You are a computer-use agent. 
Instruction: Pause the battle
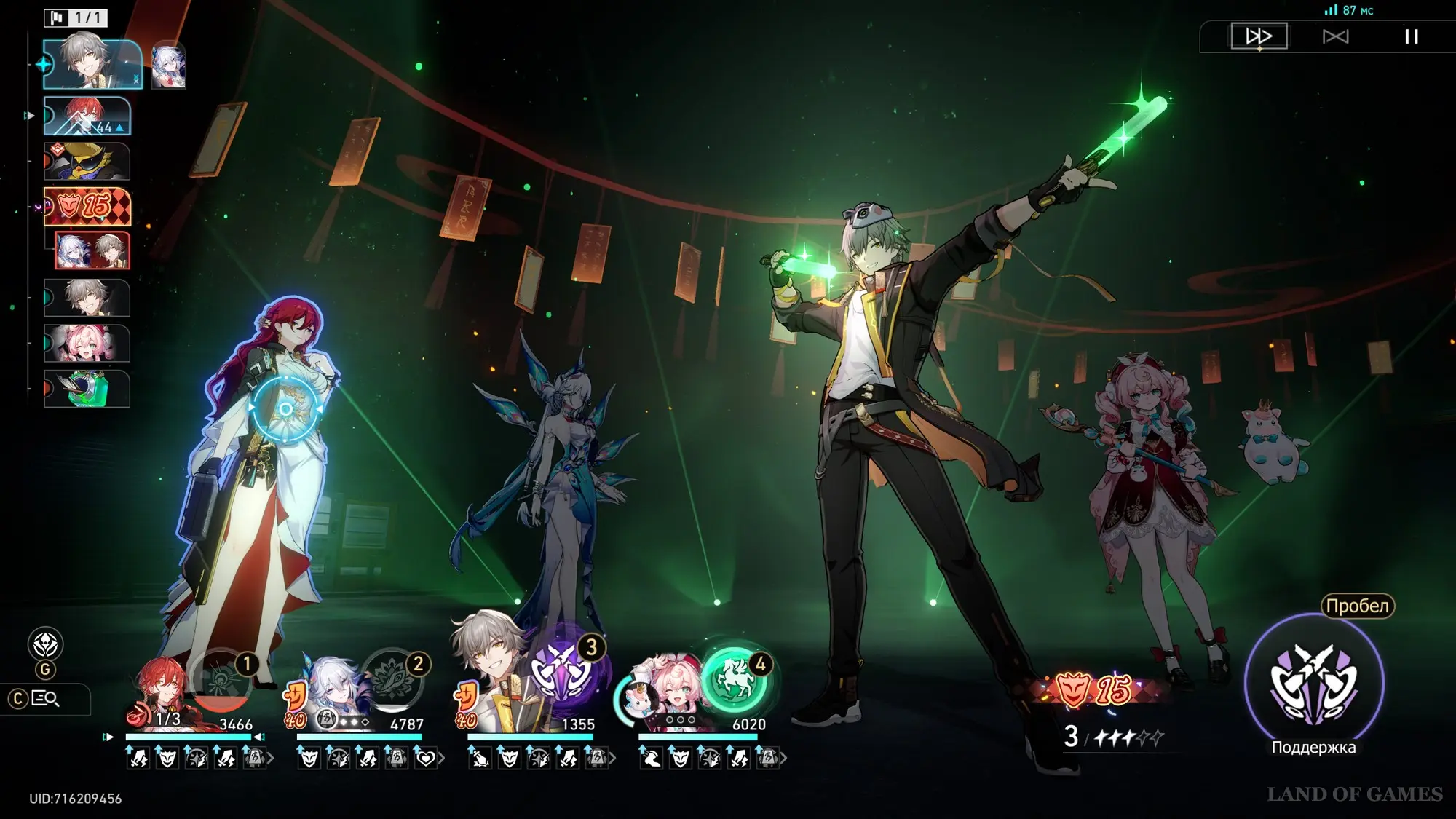(1411, 36)
